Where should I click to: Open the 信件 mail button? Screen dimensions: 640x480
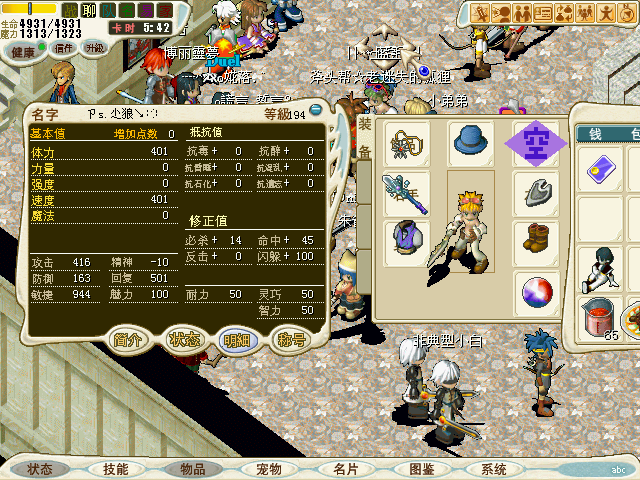64,48
